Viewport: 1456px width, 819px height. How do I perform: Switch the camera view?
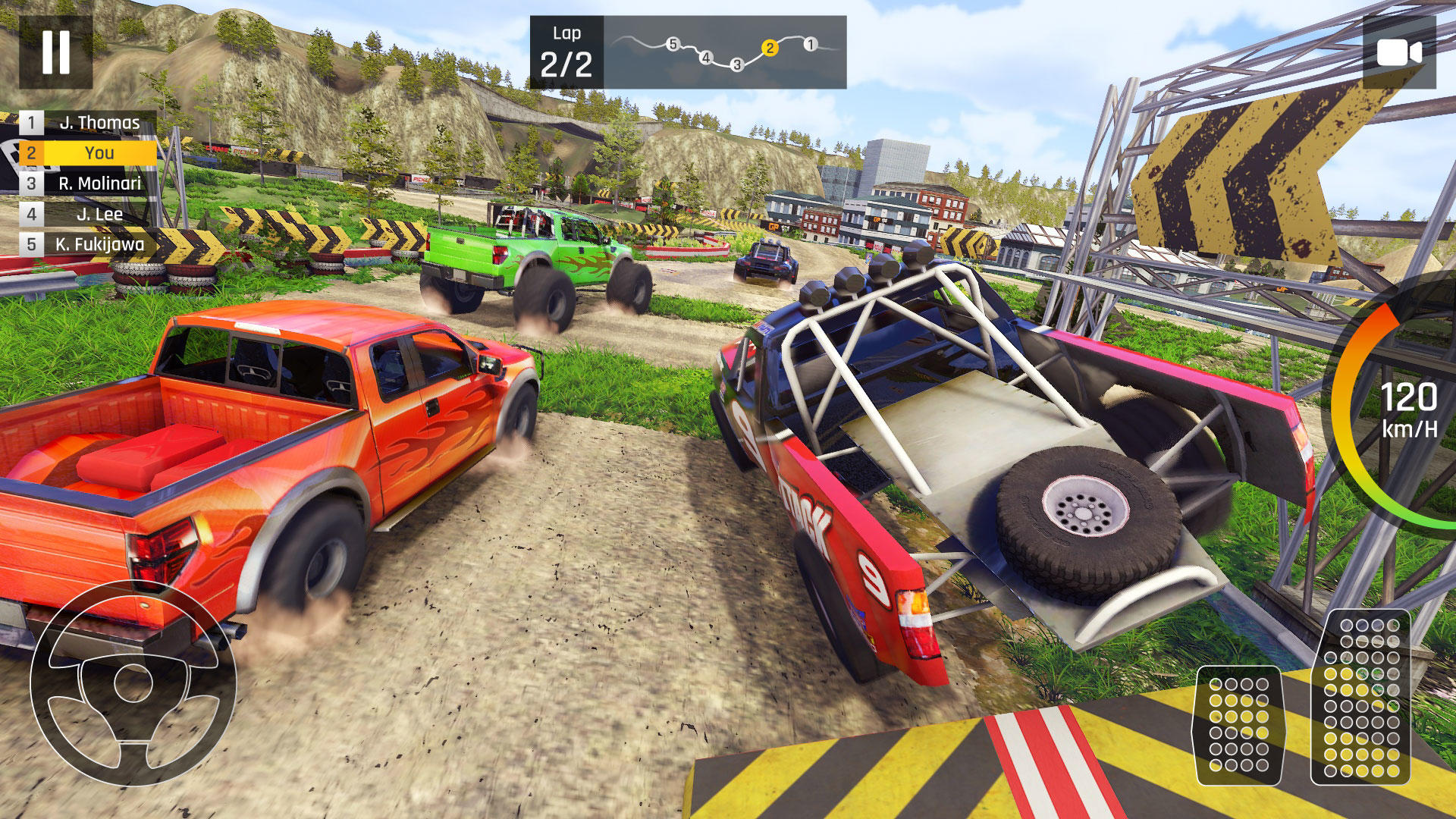(x=1398, y=52)
